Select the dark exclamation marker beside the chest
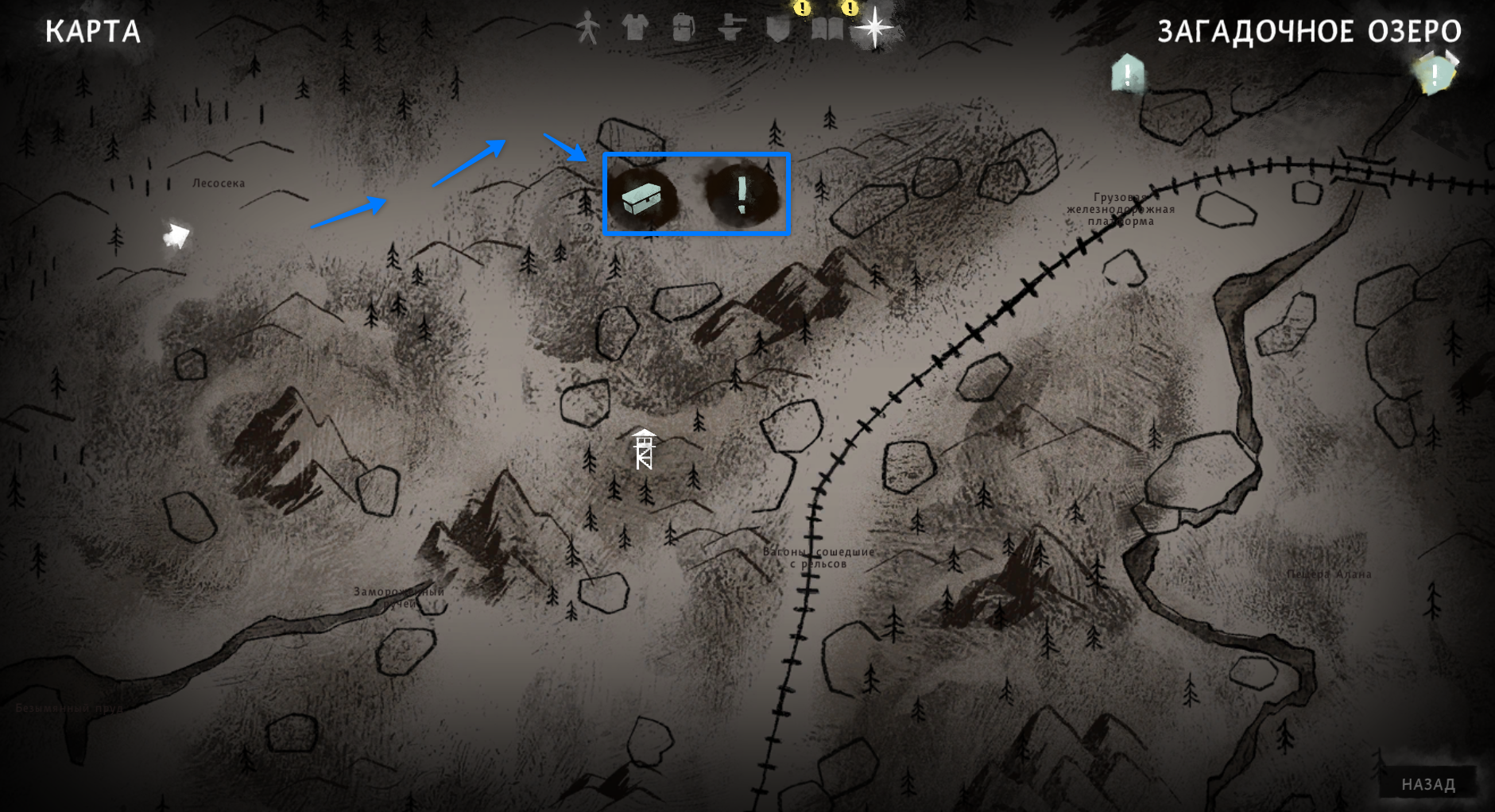Viewport: 1495px width, 812px height. tap(742, 195)
